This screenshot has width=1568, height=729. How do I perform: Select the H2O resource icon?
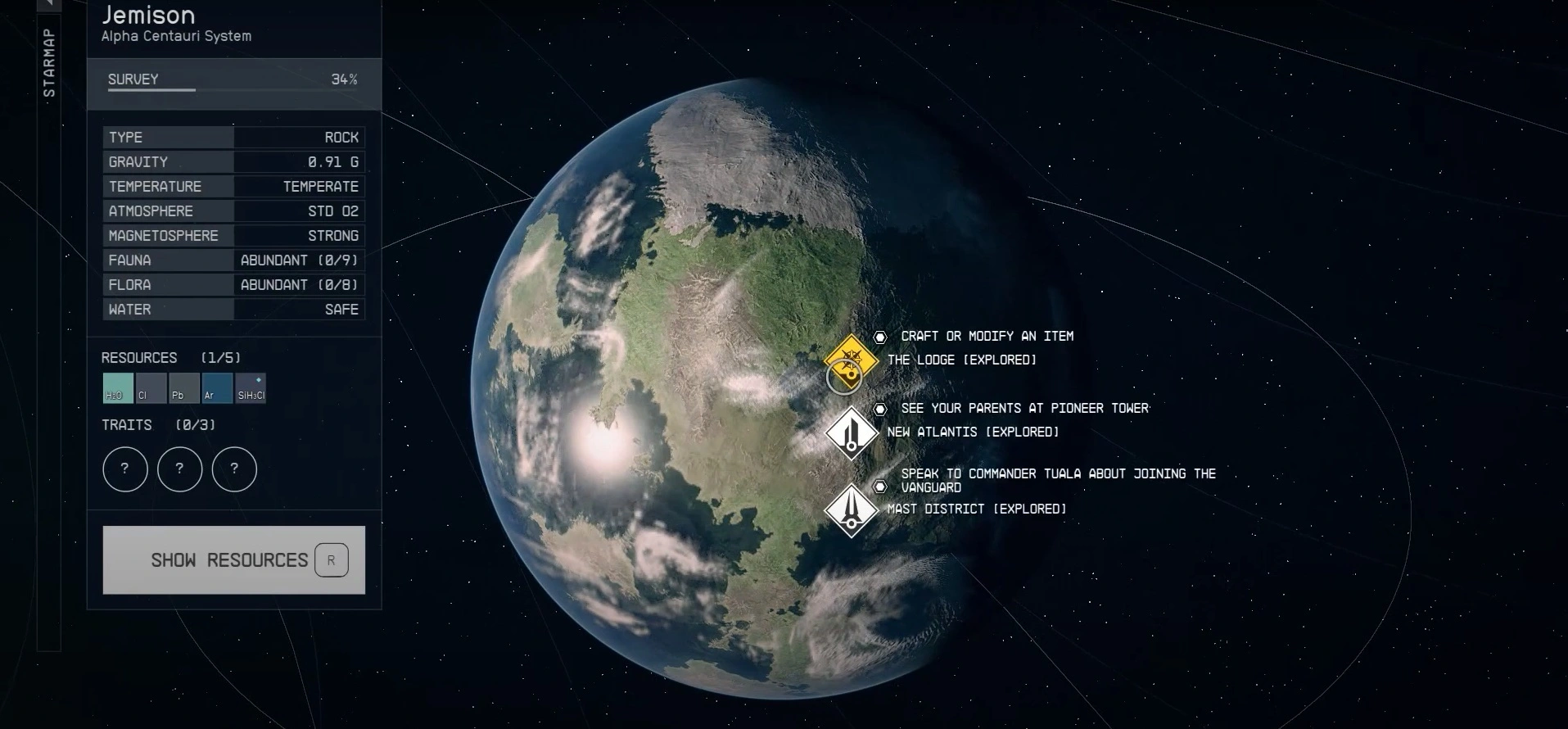[117, 388]
